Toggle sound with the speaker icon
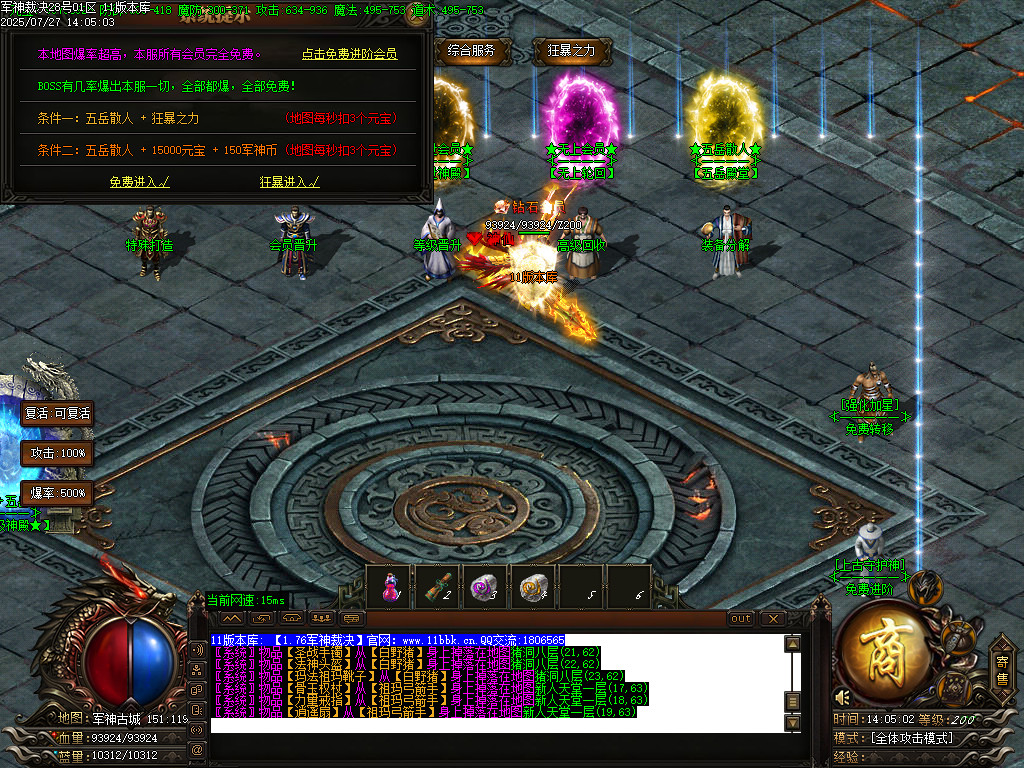Viewport: 1024px width, 768px height. tap(843, 696)
